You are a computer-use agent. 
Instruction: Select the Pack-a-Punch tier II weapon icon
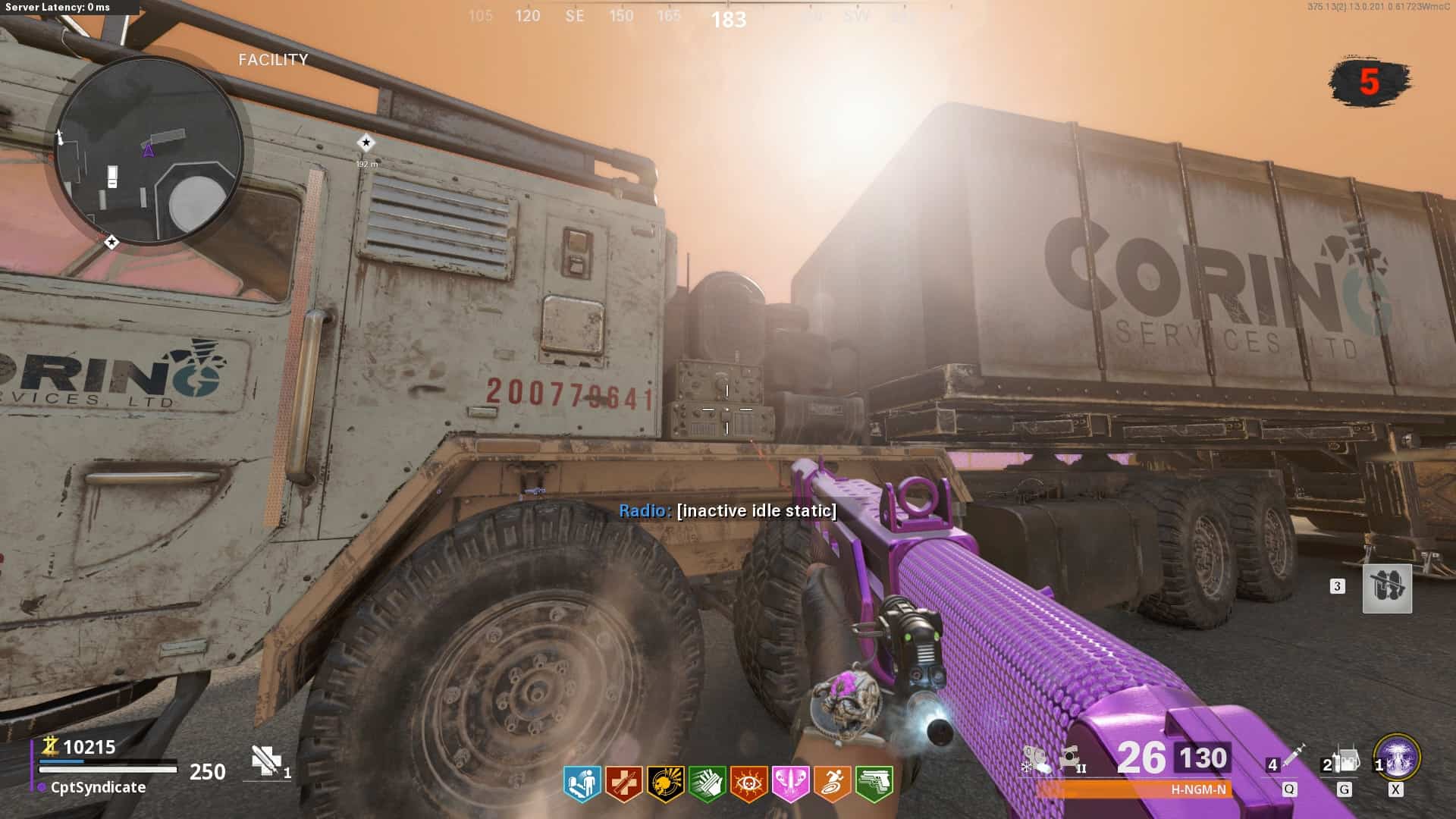coord(1071,758)
